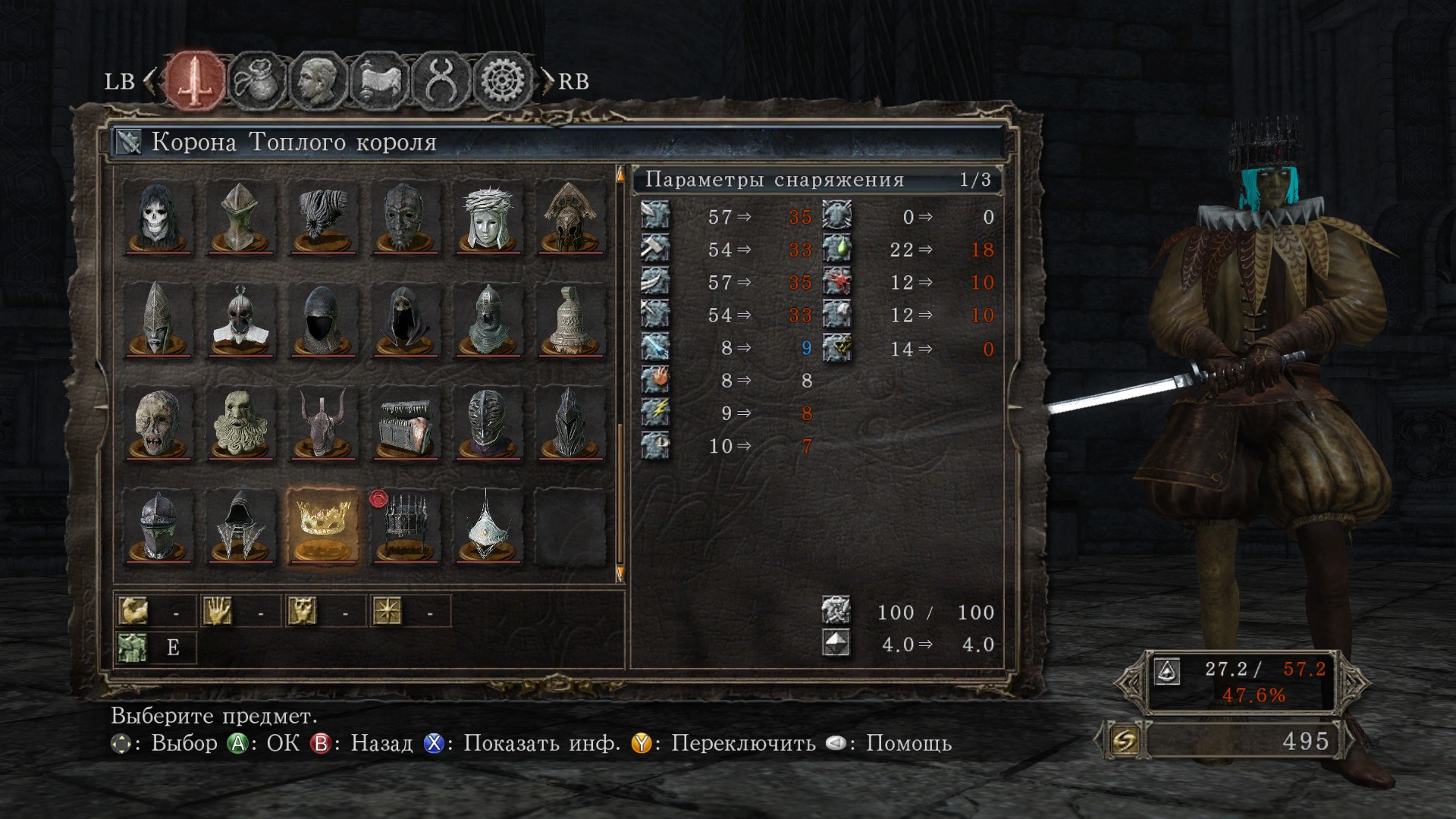Viewport: 1456px width, 819px height.
Task: Pick the bell-shaped helmet
Action: click(x=570, y=319)
